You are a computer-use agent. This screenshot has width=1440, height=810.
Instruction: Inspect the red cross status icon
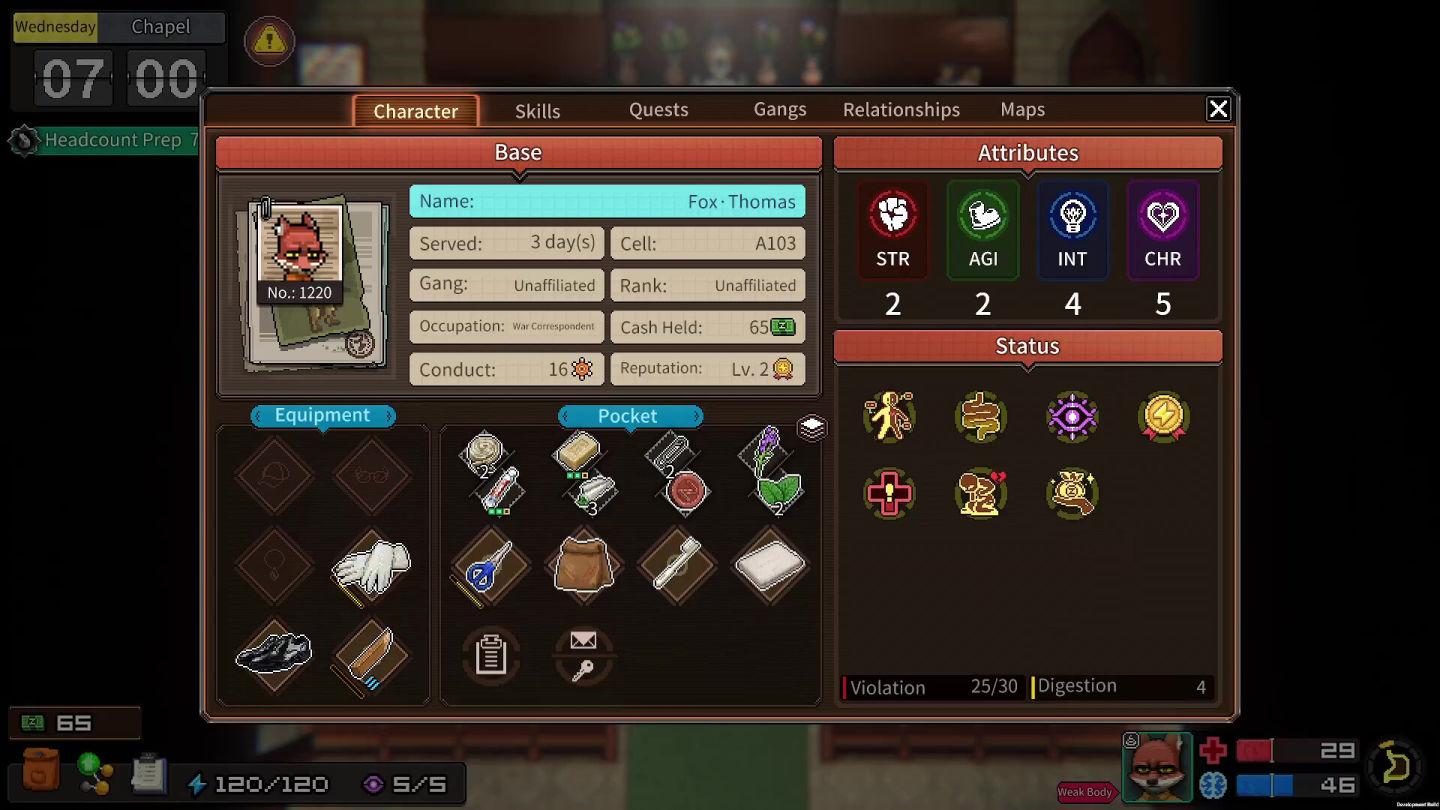889,494
